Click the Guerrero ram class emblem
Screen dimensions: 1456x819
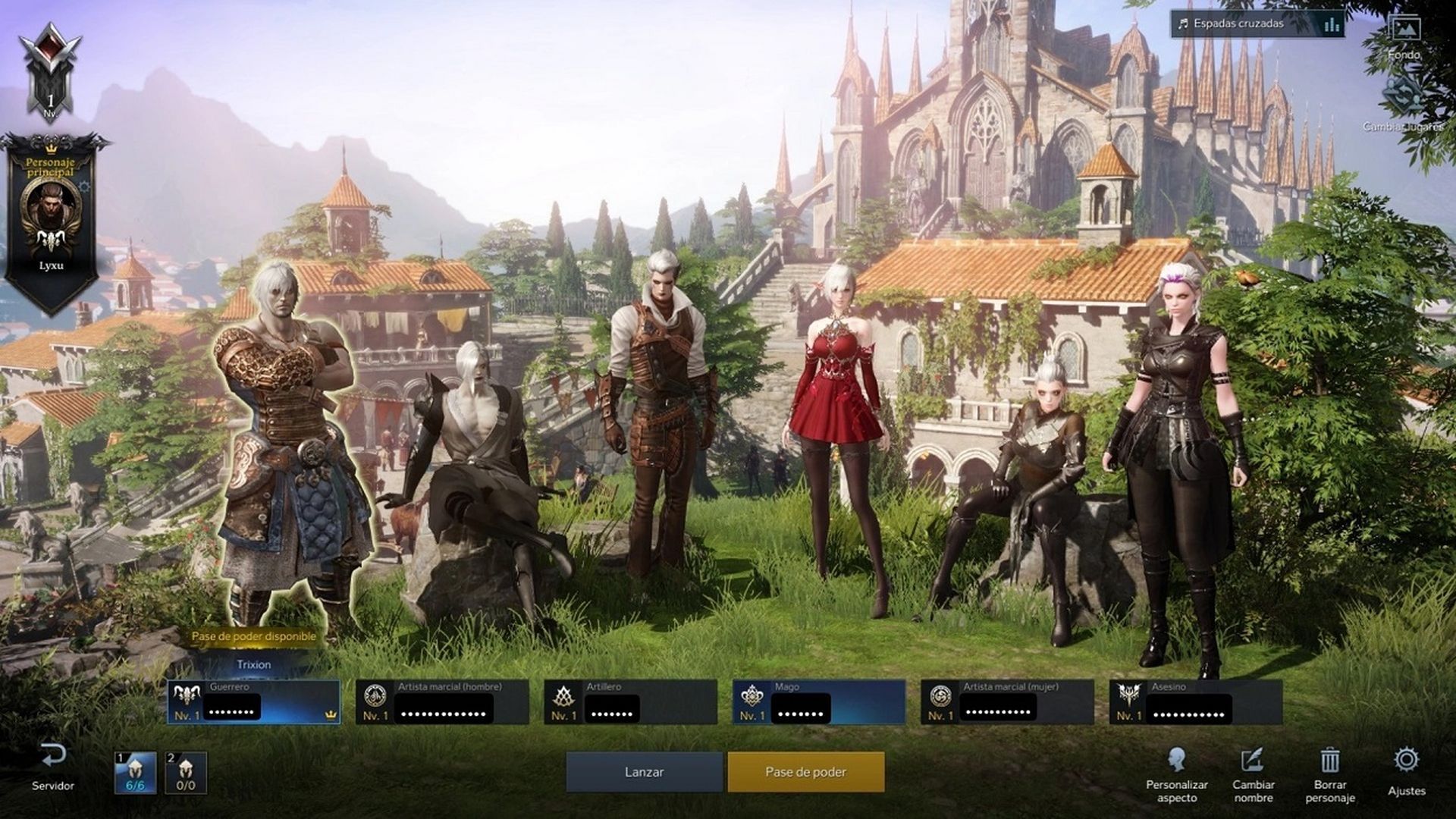184,698
